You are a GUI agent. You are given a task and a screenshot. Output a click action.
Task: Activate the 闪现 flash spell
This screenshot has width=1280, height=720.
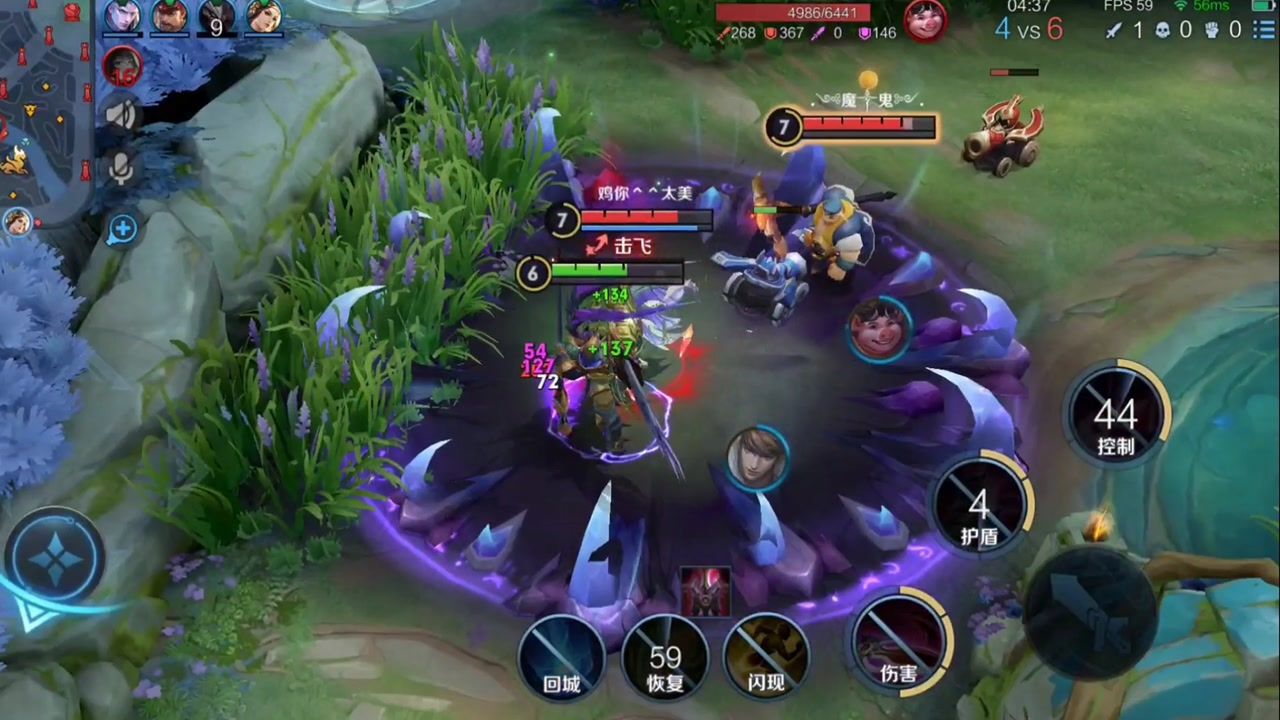point(766,657)
